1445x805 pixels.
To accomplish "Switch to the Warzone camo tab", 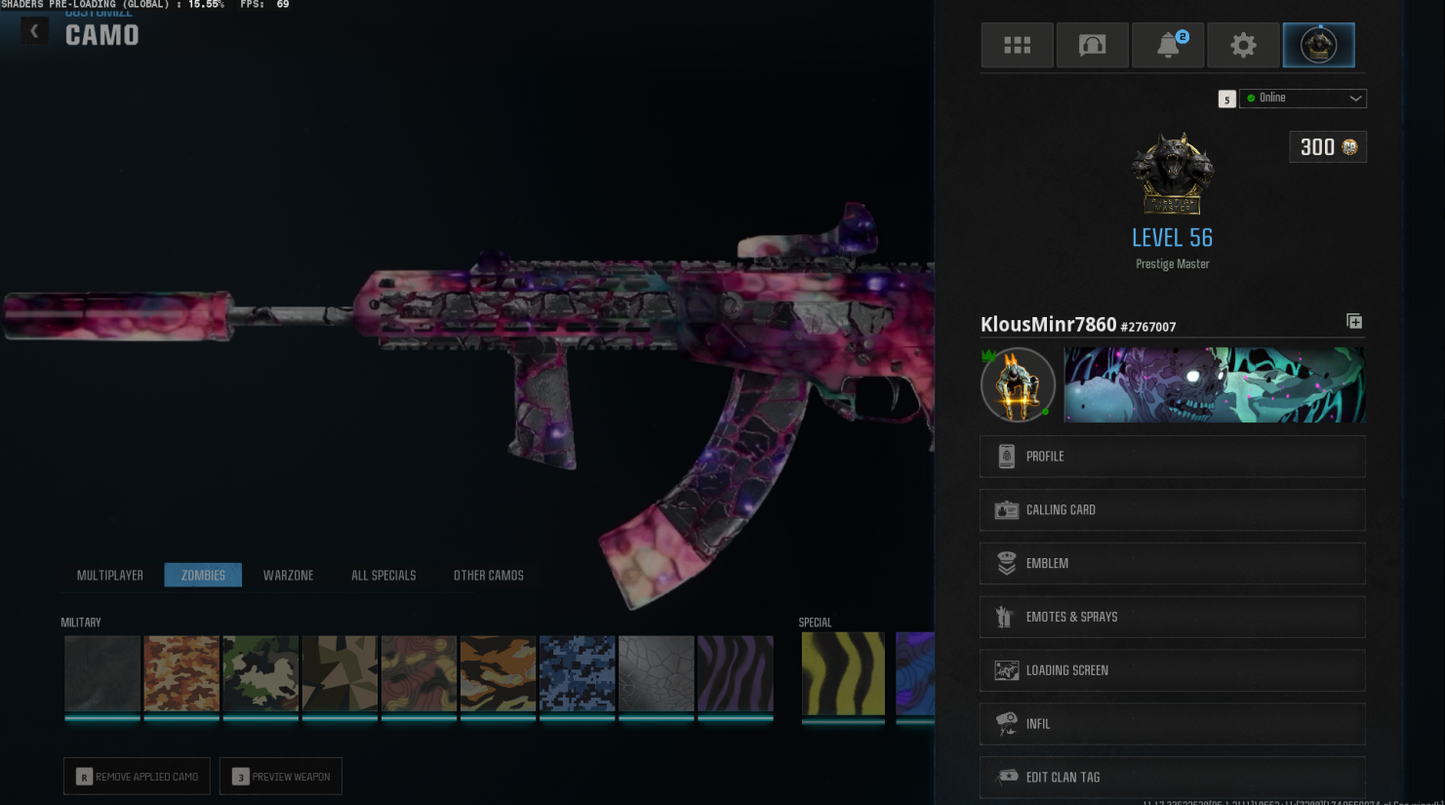I will [x=288, y=575].
